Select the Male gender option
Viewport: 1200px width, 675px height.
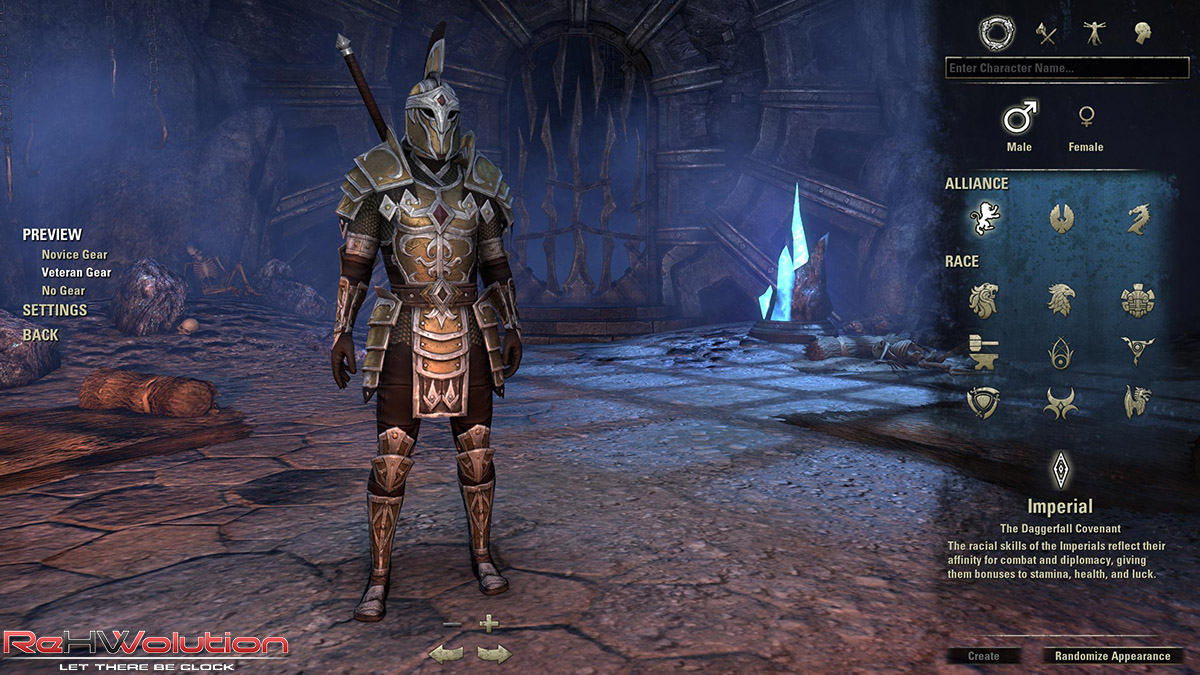1019,121
